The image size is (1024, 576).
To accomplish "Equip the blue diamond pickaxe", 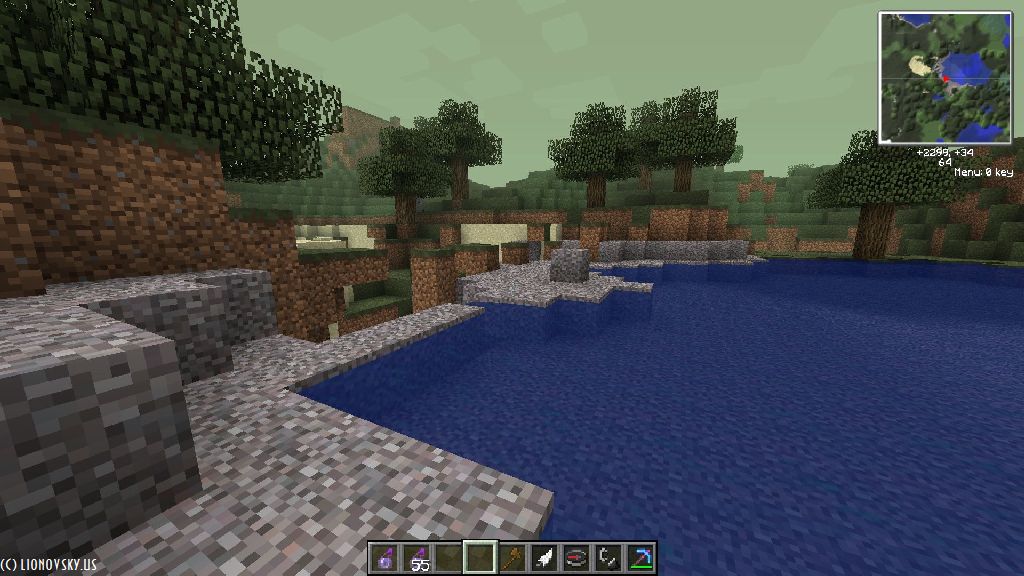I will coord(640,558).
